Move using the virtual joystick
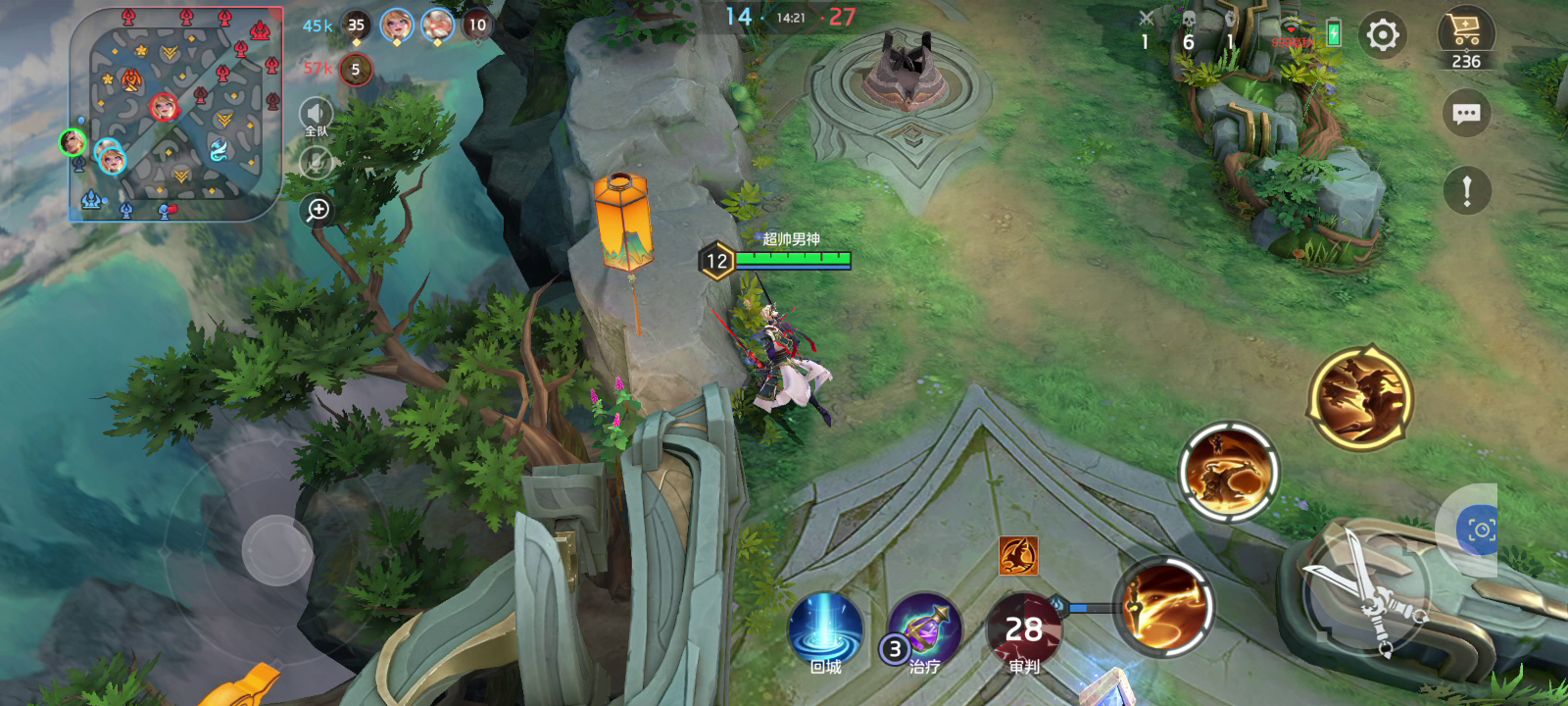Image resolution: width=1568 pixels, height=706 pixels. coord(277,550)
